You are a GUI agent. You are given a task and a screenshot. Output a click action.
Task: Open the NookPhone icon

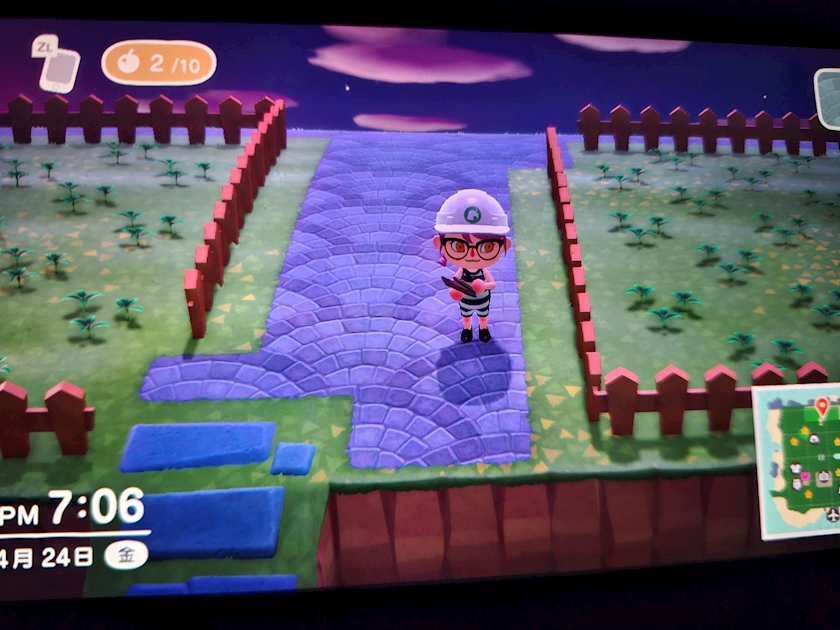(x=58, y=66)
